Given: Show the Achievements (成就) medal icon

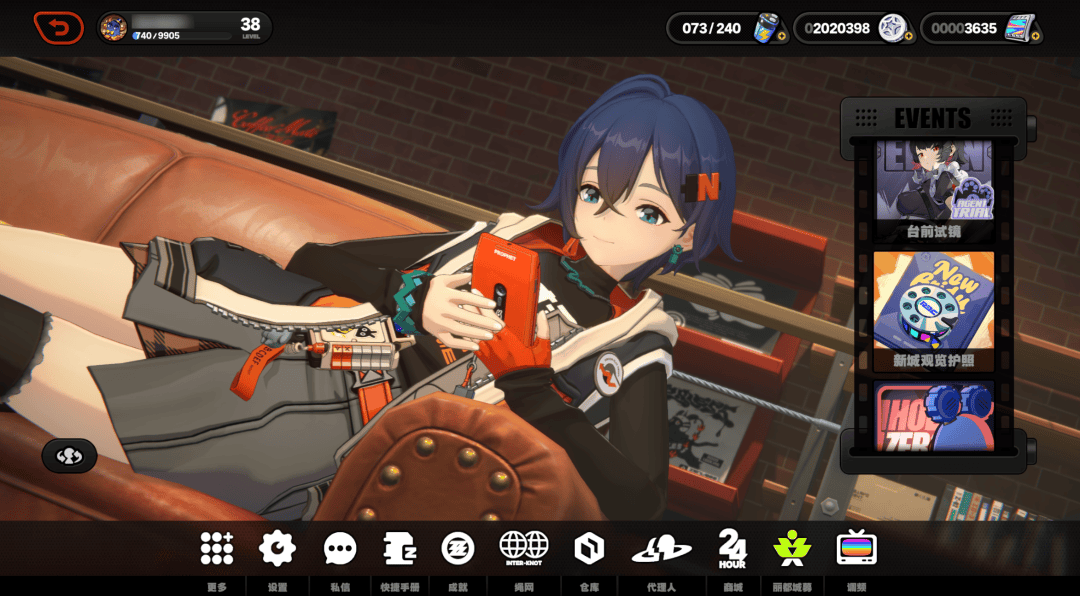Looking at the screenshot, I should pos(458,548).
